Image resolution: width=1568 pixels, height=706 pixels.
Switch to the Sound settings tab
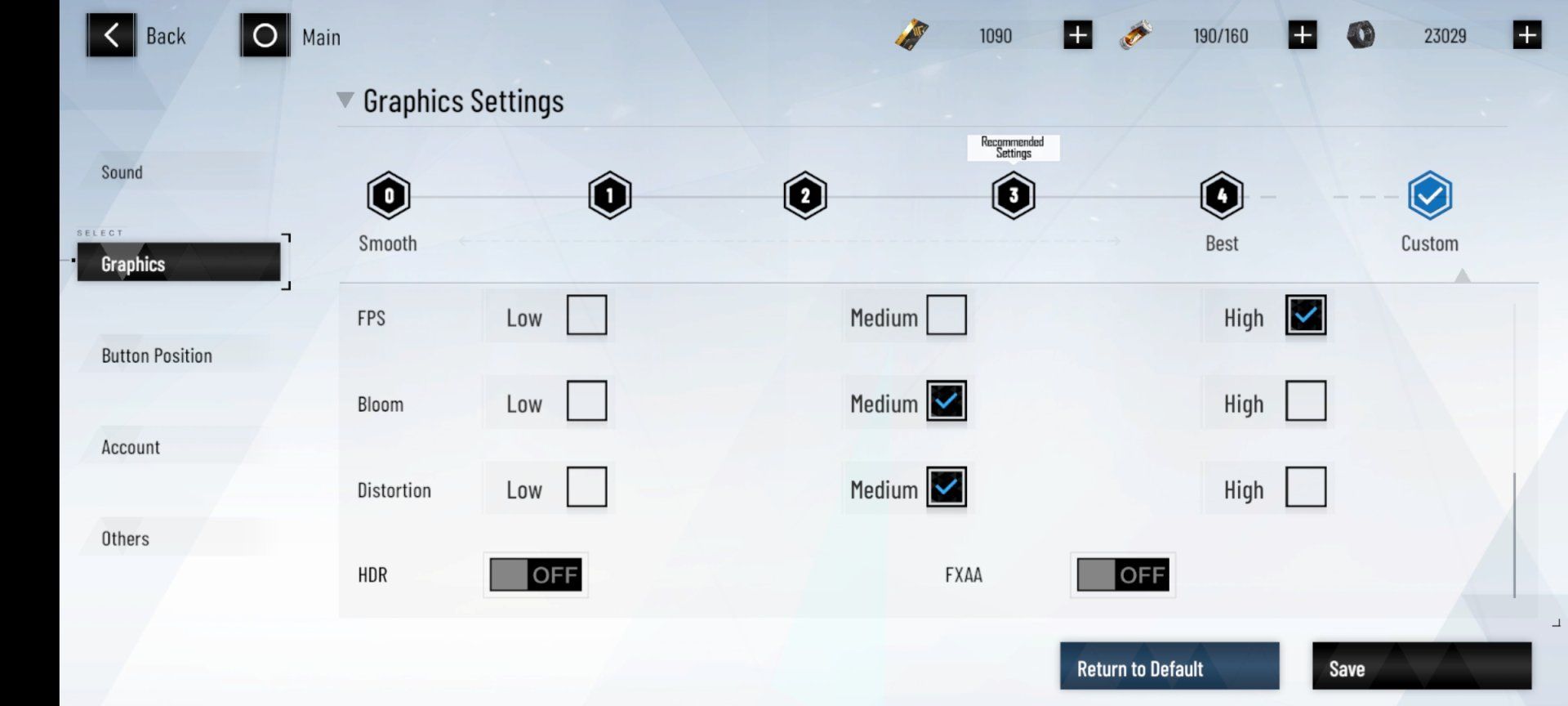pos(121,172)
